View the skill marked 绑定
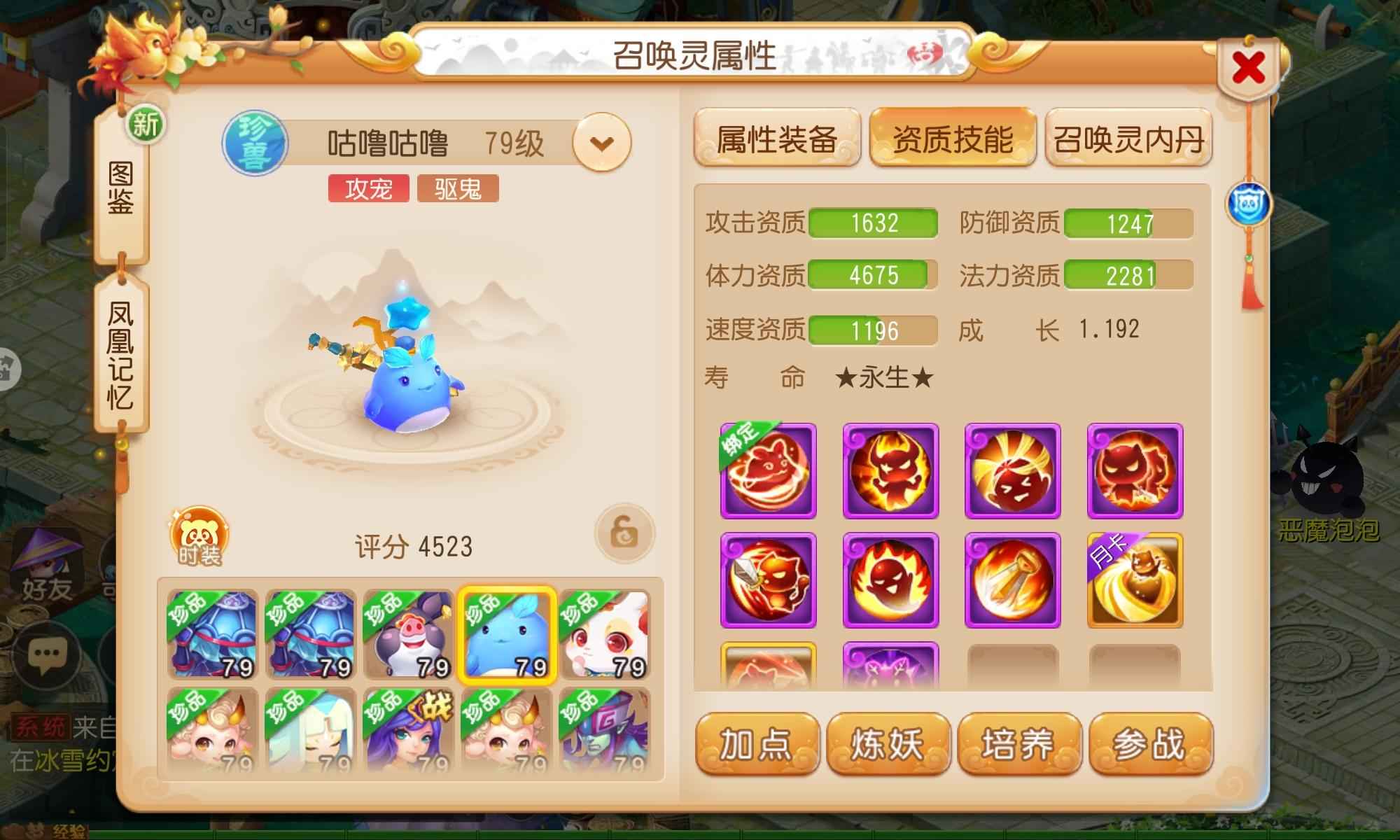Screen dimensions: 1400x840 point(769,470)
